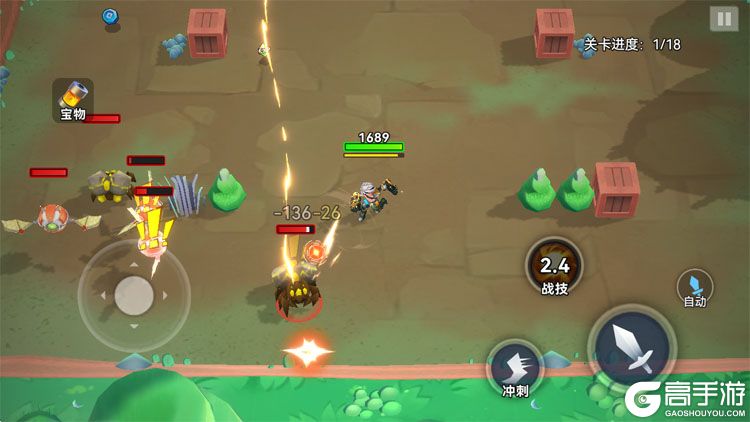
Task: Tap the virtual movement joystick
Action: point(134,295)
